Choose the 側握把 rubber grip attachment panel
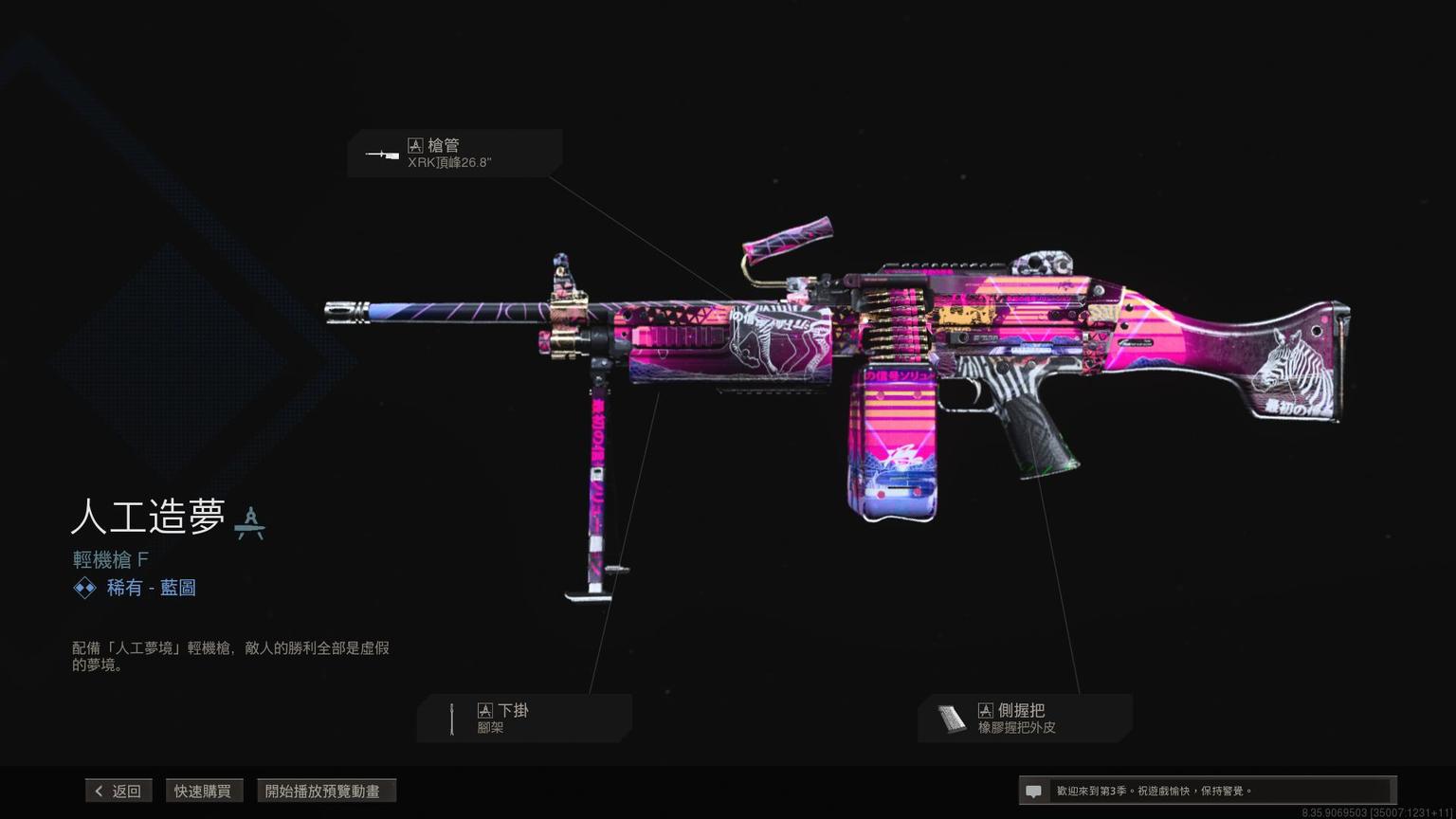1456x819 pixels. tap(1025, 719)
